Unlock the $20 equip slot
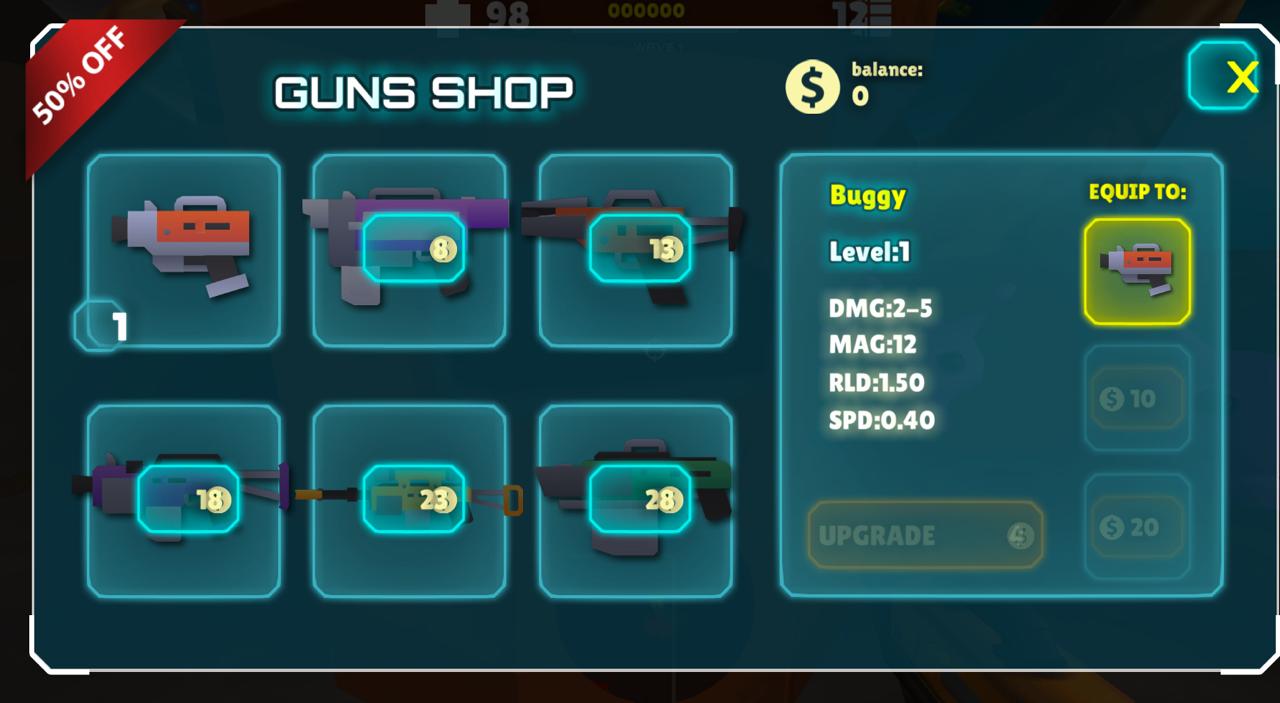Viewport: 1280px width, 703px height. [x=1137, y=527]
